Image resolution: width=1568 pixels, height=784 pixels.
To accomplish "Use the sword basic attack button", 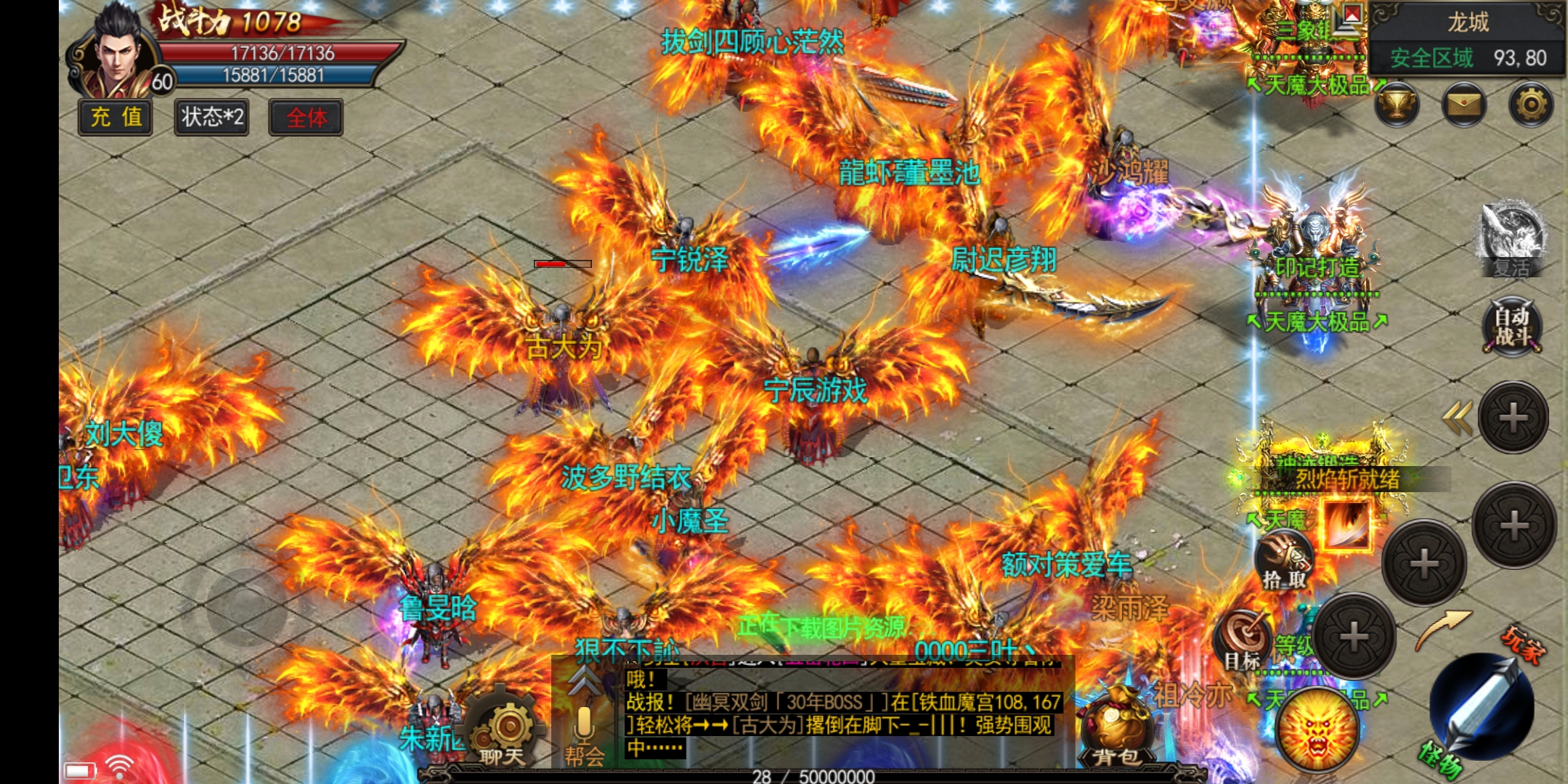I will pyautogui.click(x=1482, y=706).
